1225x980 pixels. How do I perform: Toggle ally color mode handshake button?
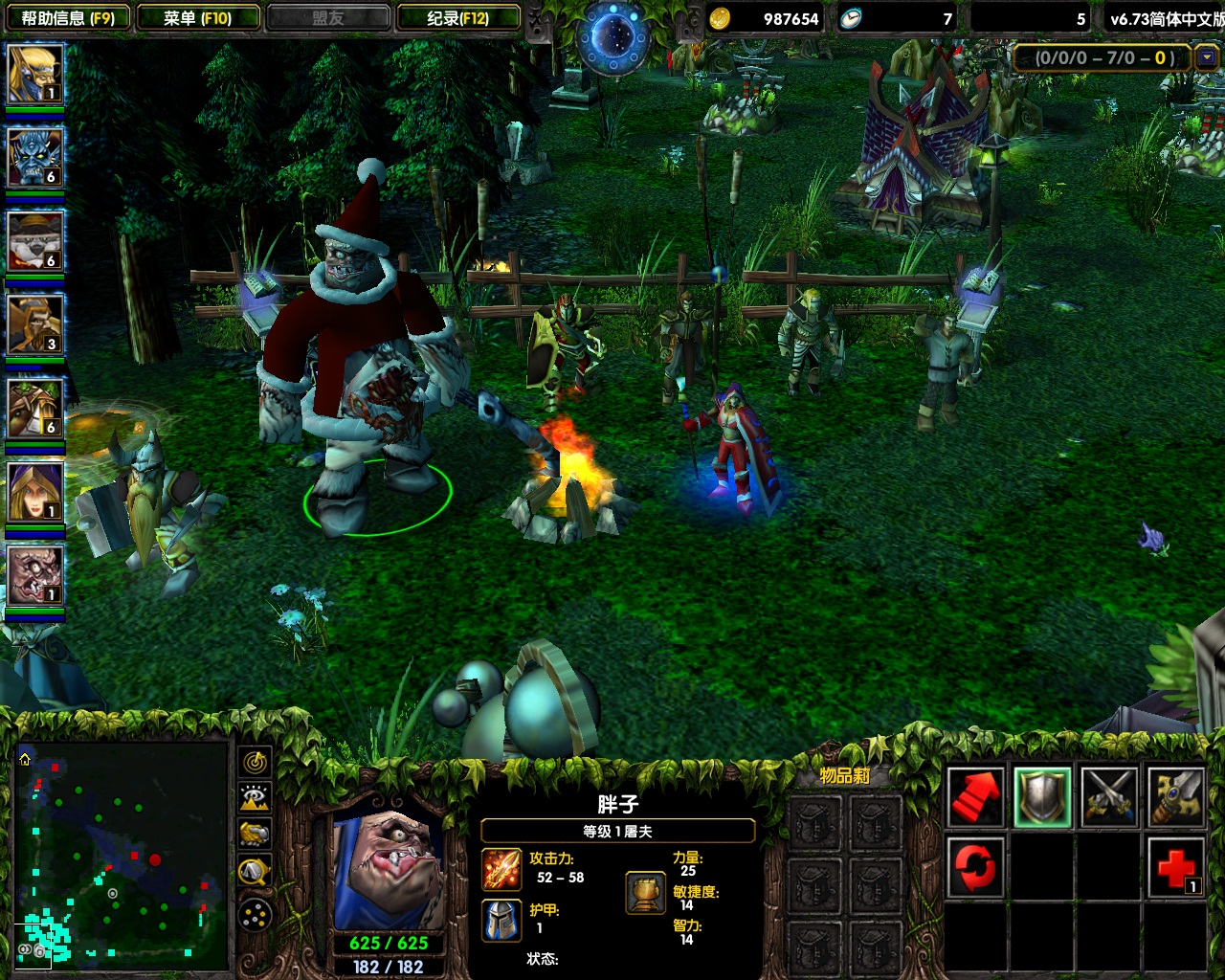click(x=256, y=834)
